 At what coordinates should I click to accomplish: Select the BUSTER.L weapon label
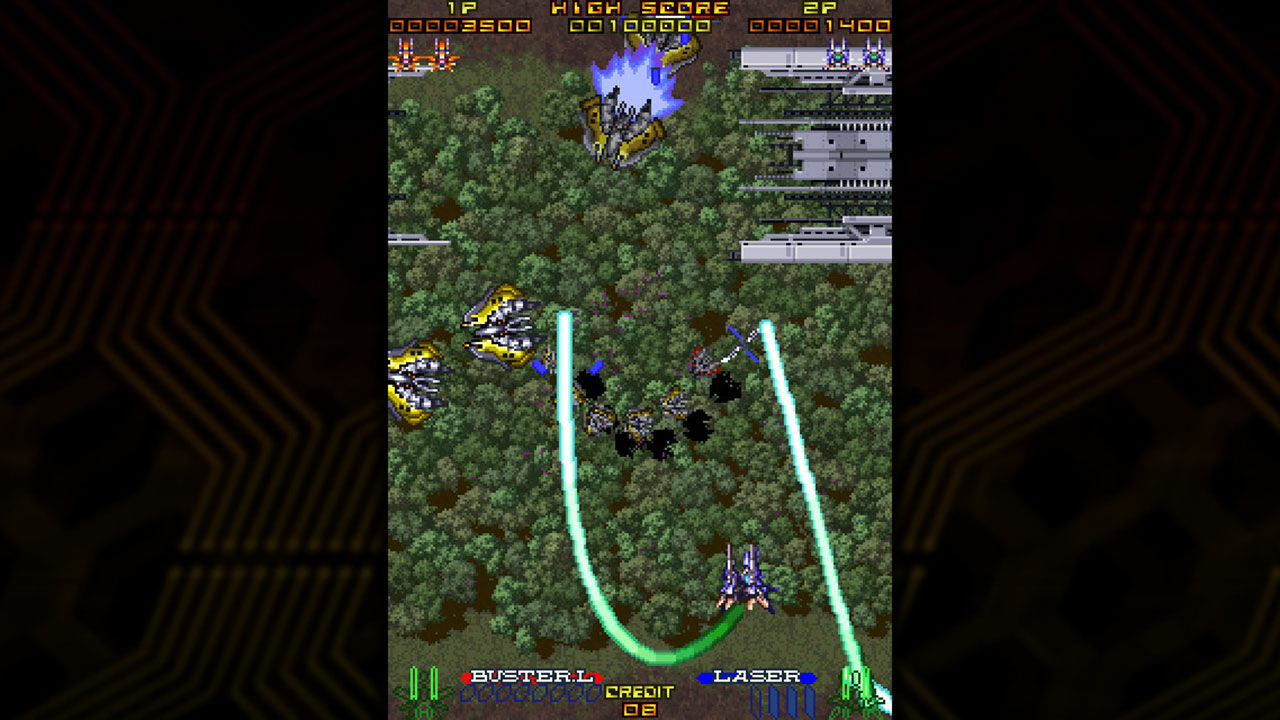[x=532, y=676]
